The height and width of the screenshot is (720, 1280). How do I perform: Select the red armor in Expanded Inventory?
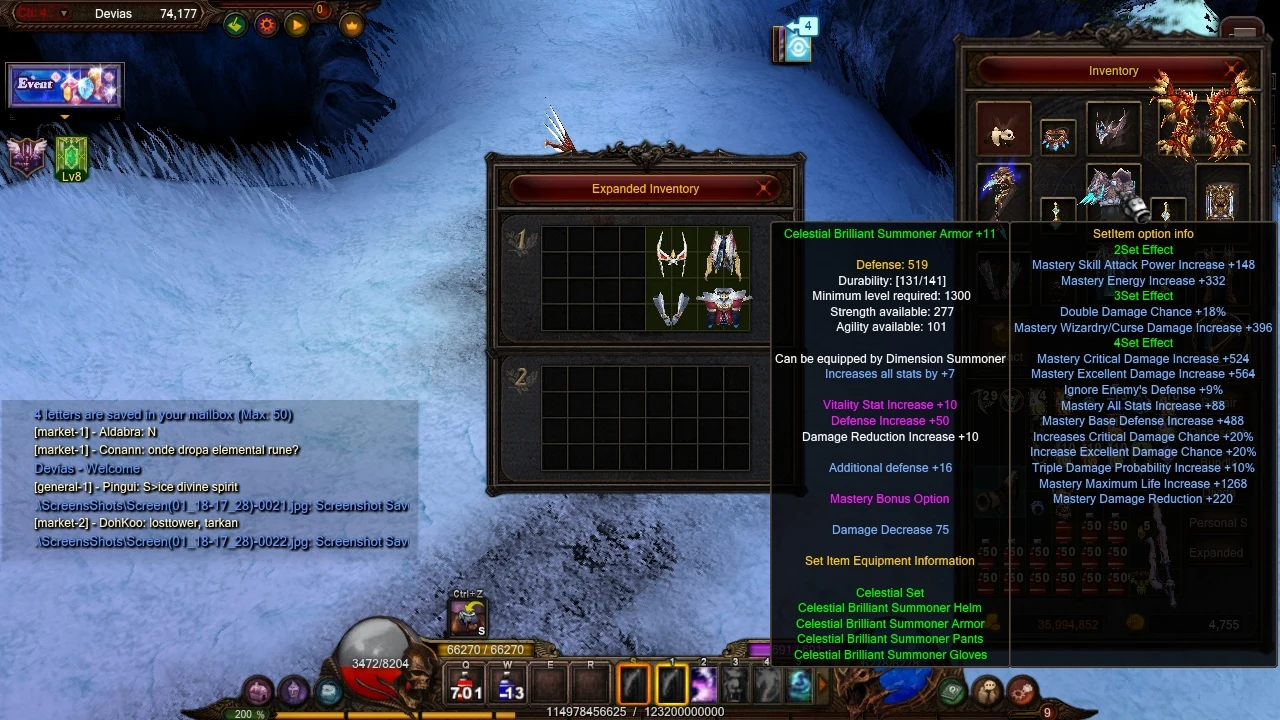click(723, 307)
